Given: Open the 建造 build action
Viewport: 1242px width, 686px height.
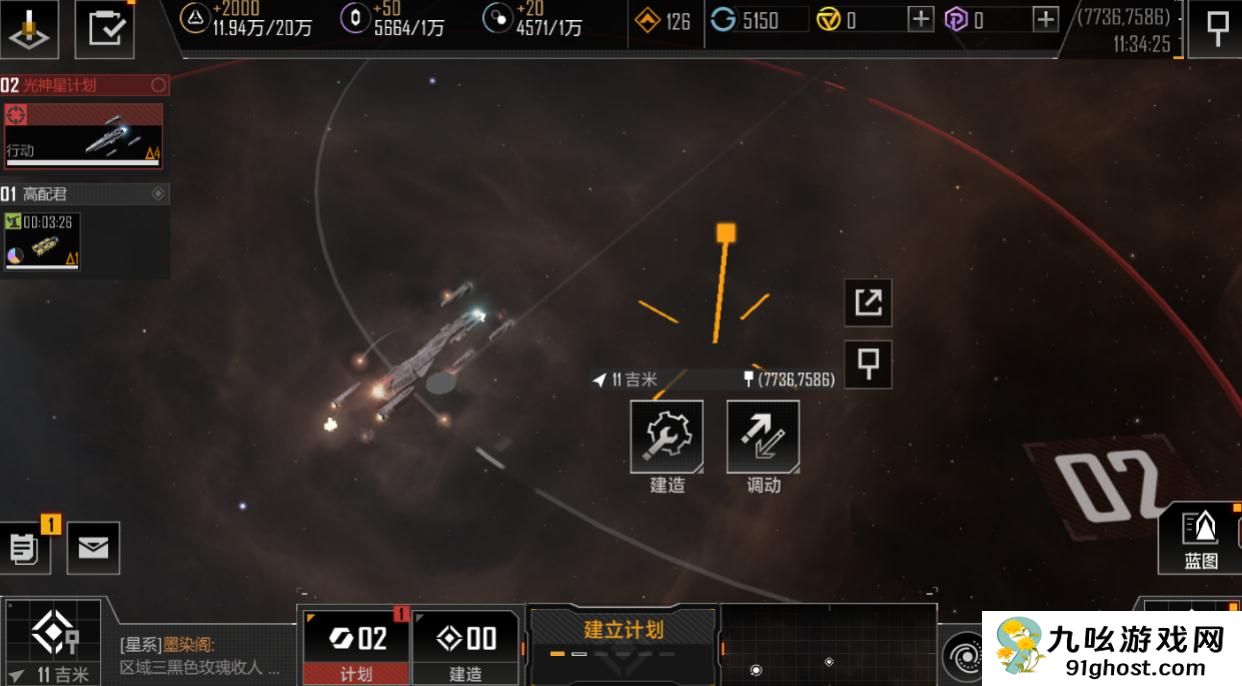Looking at the screenshot, I should pos(666,437).
